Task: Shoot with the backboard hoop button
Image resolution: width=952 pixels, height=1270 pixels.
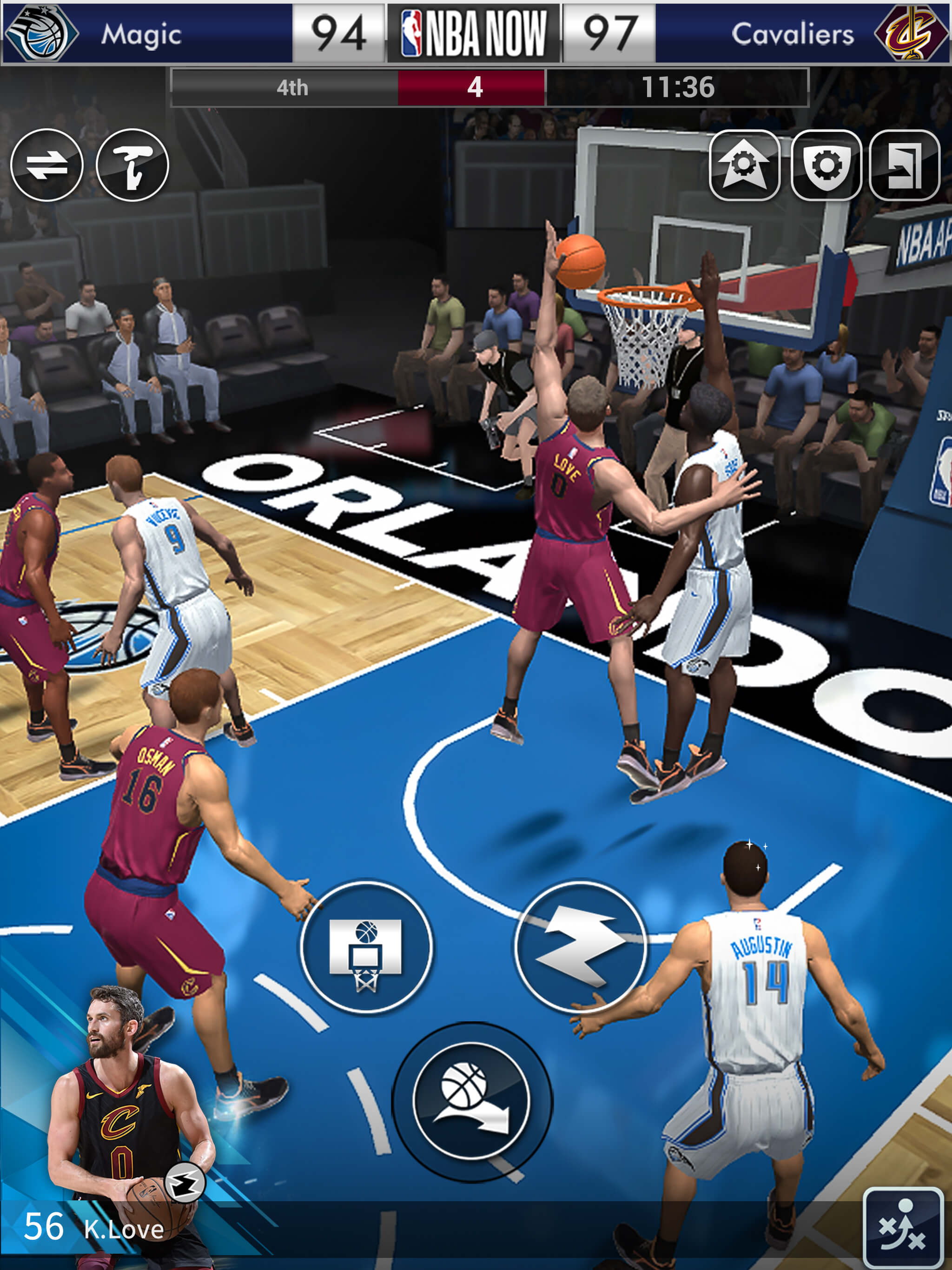Action: click(x=366, y=947)
